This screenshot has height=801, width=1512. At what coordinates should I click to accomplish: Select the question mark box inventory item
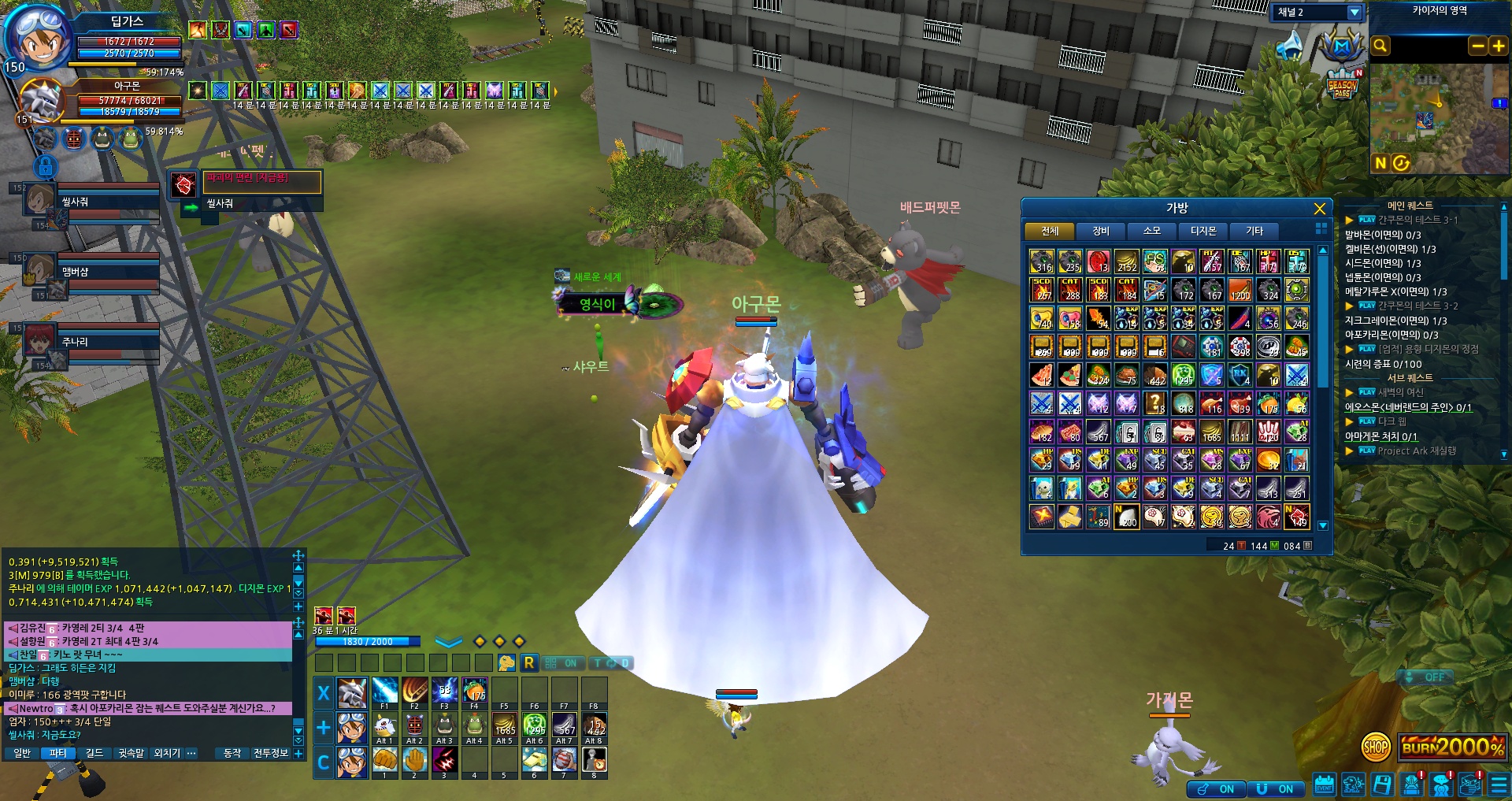[x=1155, y=403]
